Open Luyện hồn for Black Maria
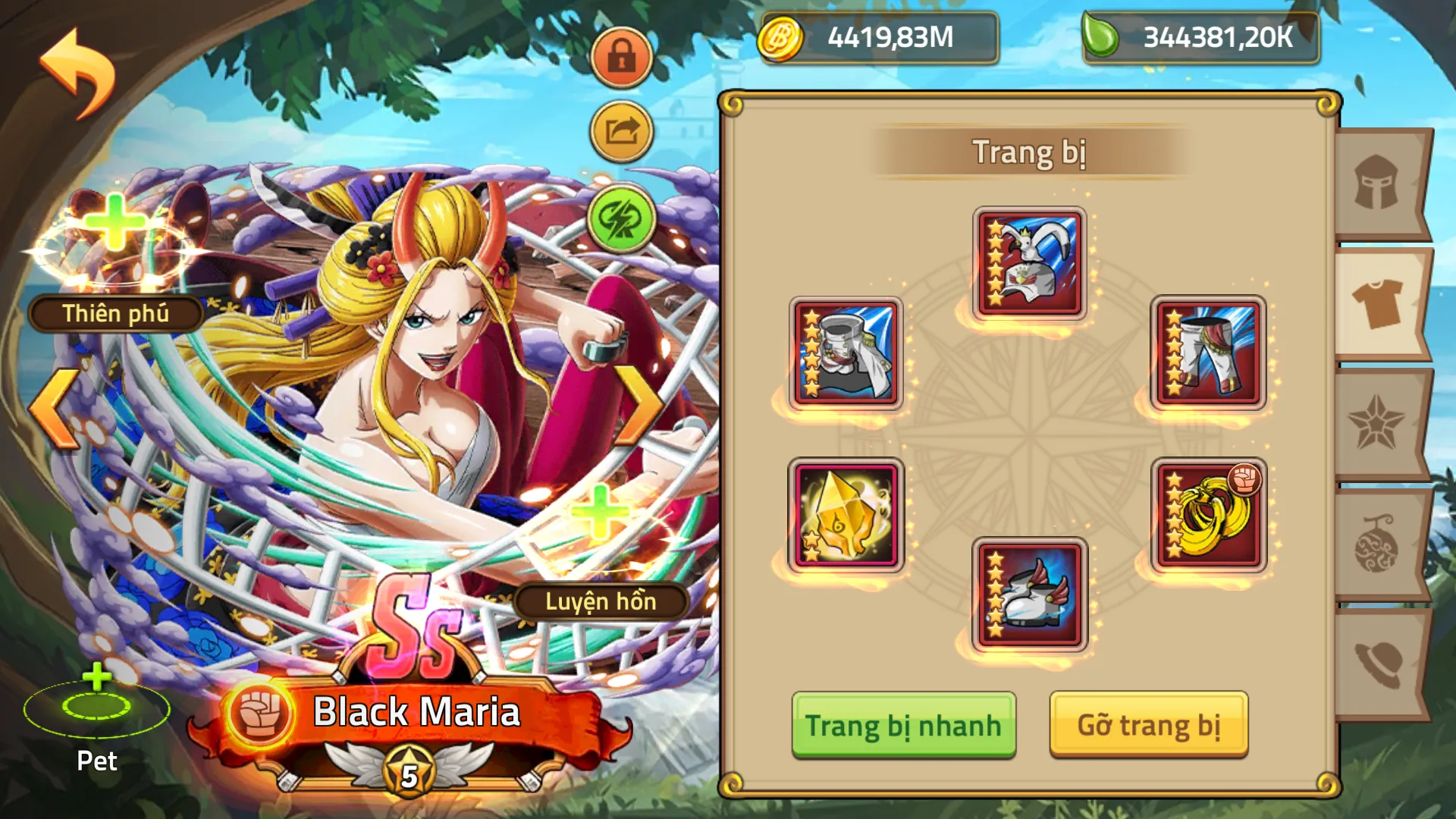This screenshot has width=1456, height=819. click(603, 603)
